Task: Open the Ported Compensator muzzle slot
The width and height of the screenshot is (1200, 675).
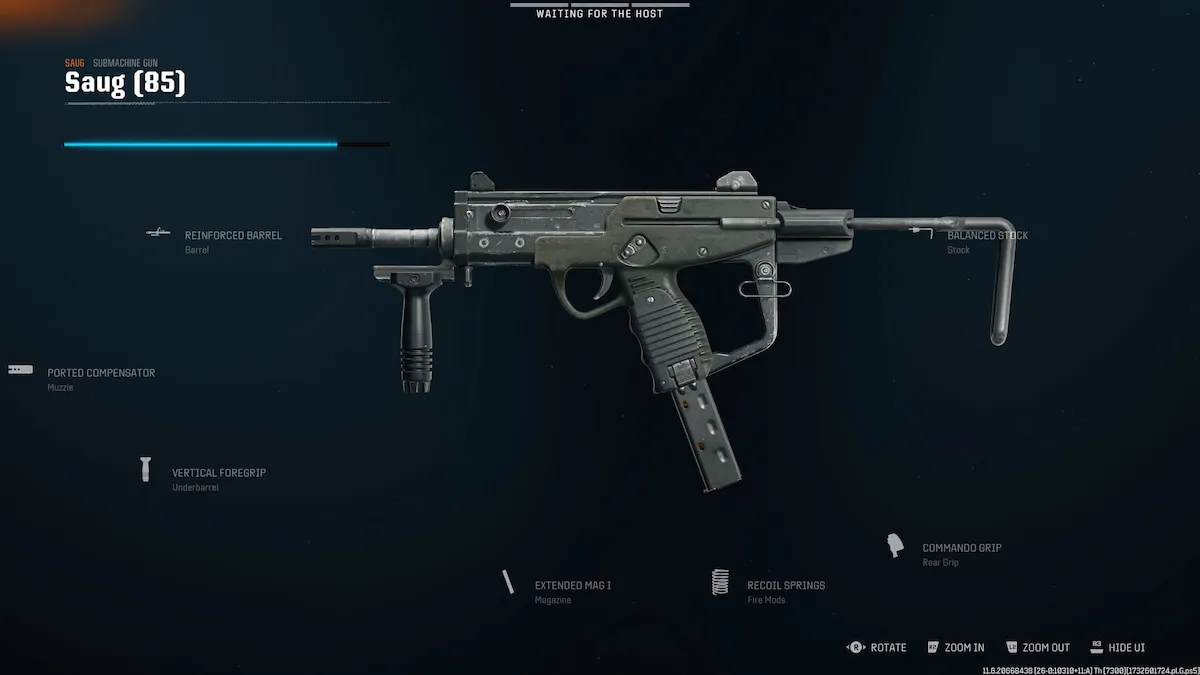Action: tap(100, 374)
